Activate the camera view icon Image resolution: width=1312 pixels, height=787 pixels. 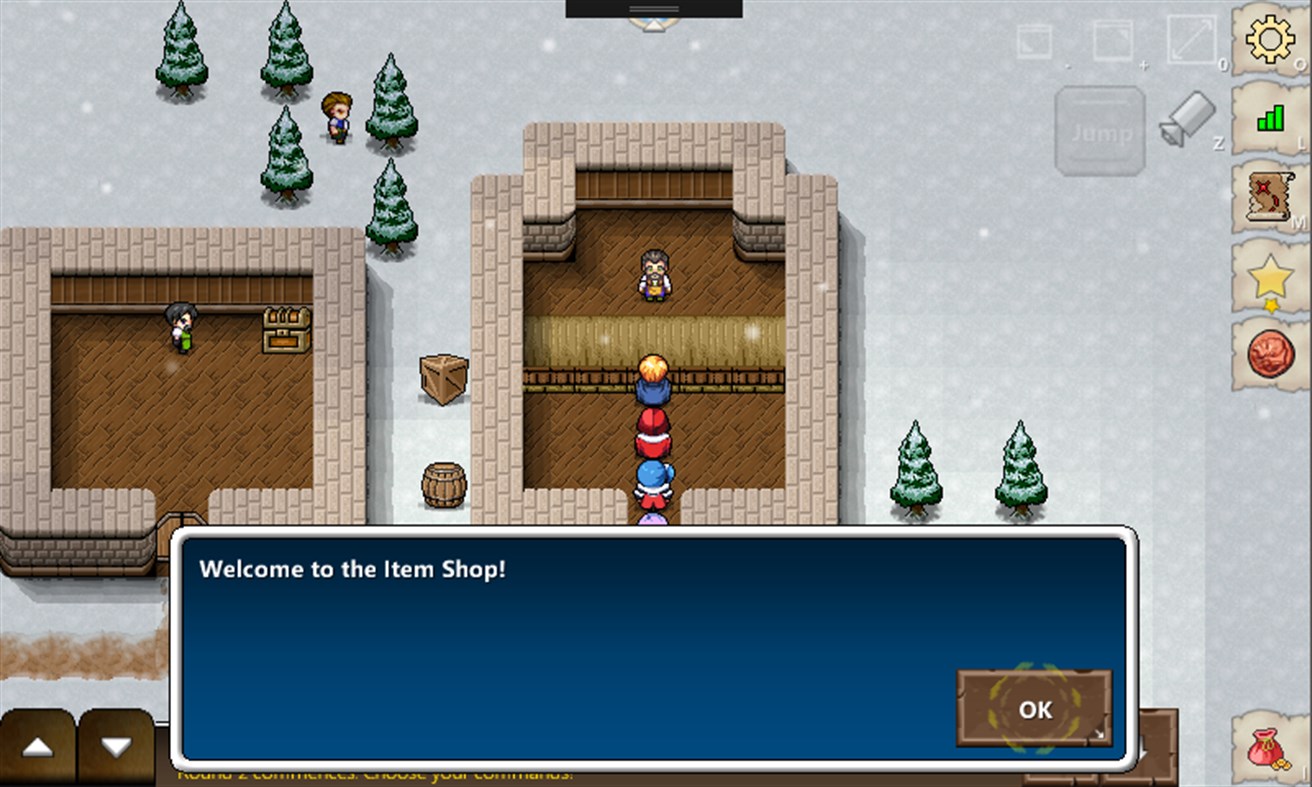click(x=1187, y=119)
